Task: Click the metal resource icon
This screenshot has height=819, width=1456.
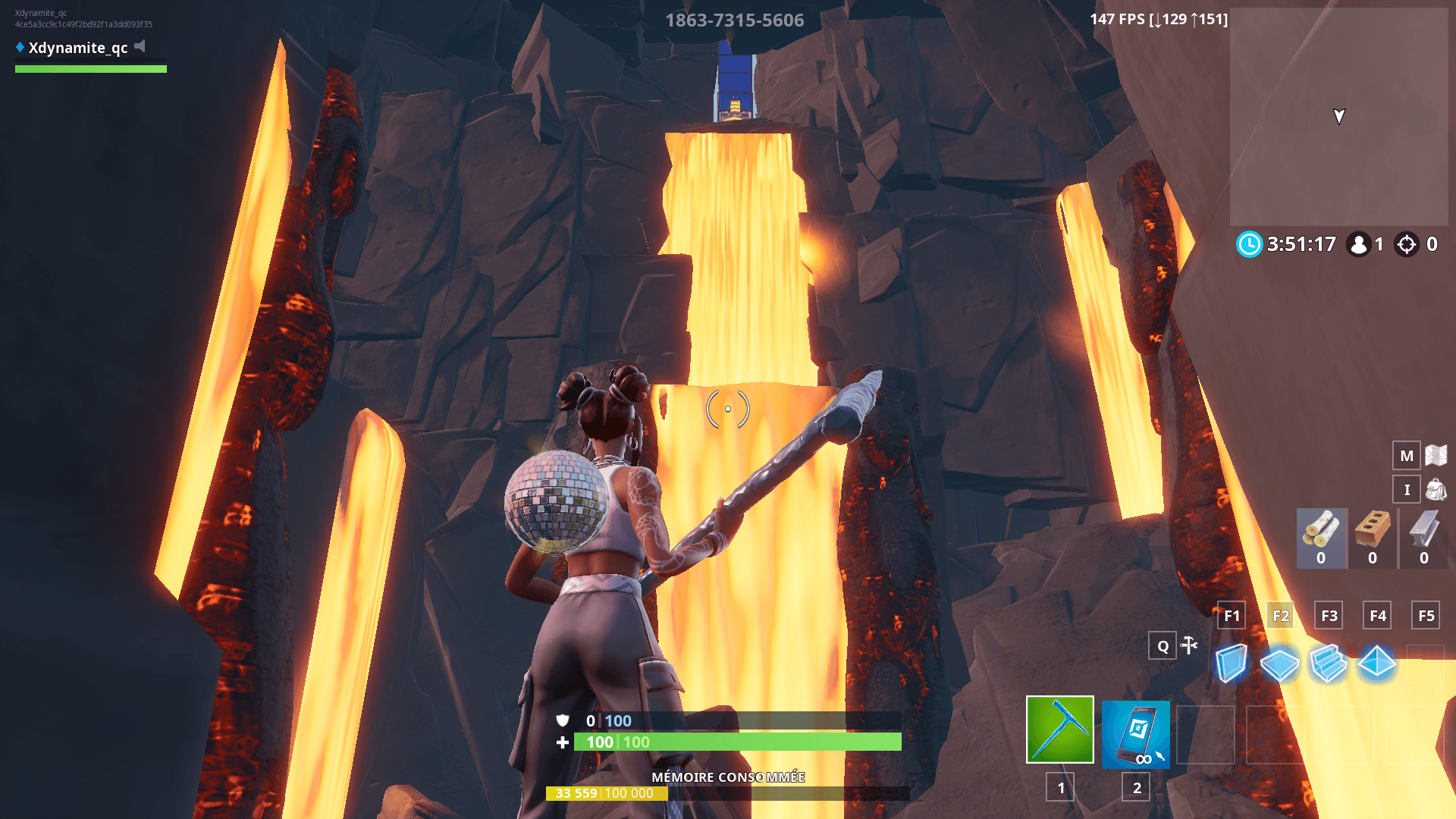Action: click(1423, 531)
